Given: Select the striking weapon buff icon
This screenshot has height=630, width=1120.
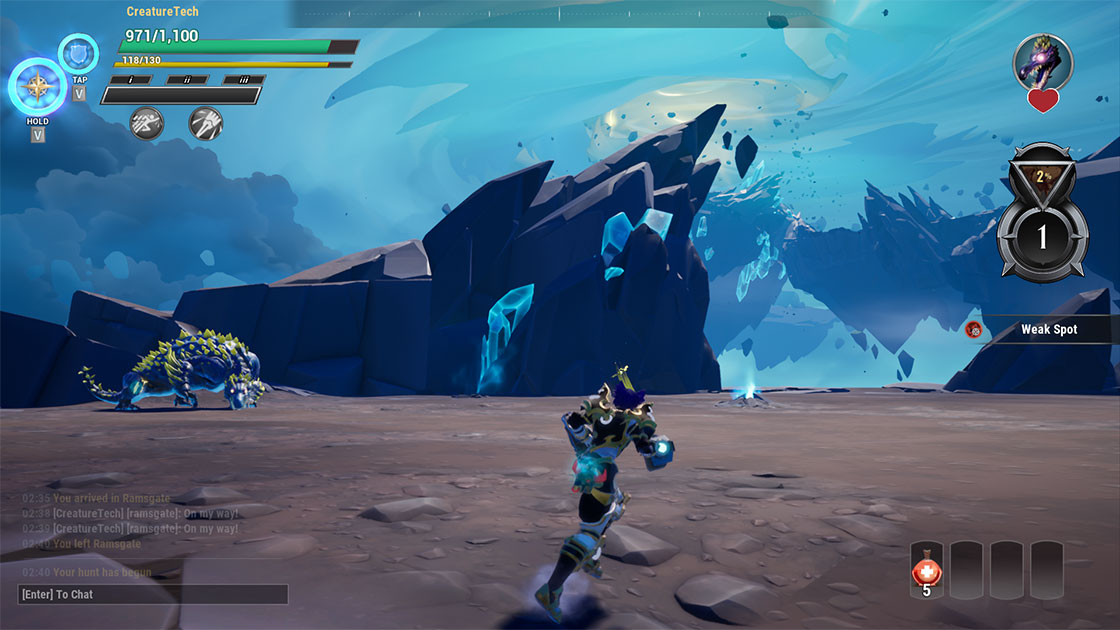Looking at the screenshot, I should pos(205,123).
